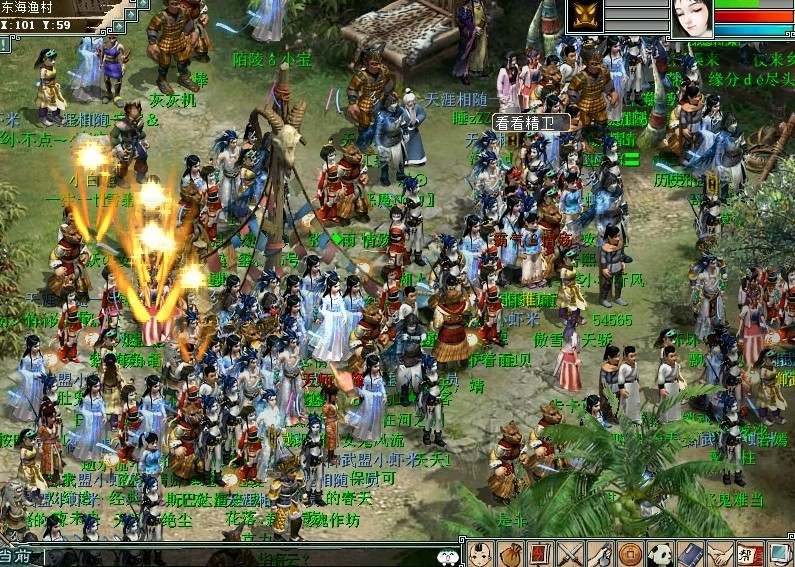Viewport: 795px width, 567px height.
Task: Open the brown bag inventory
Action: (x=510, y=553)
